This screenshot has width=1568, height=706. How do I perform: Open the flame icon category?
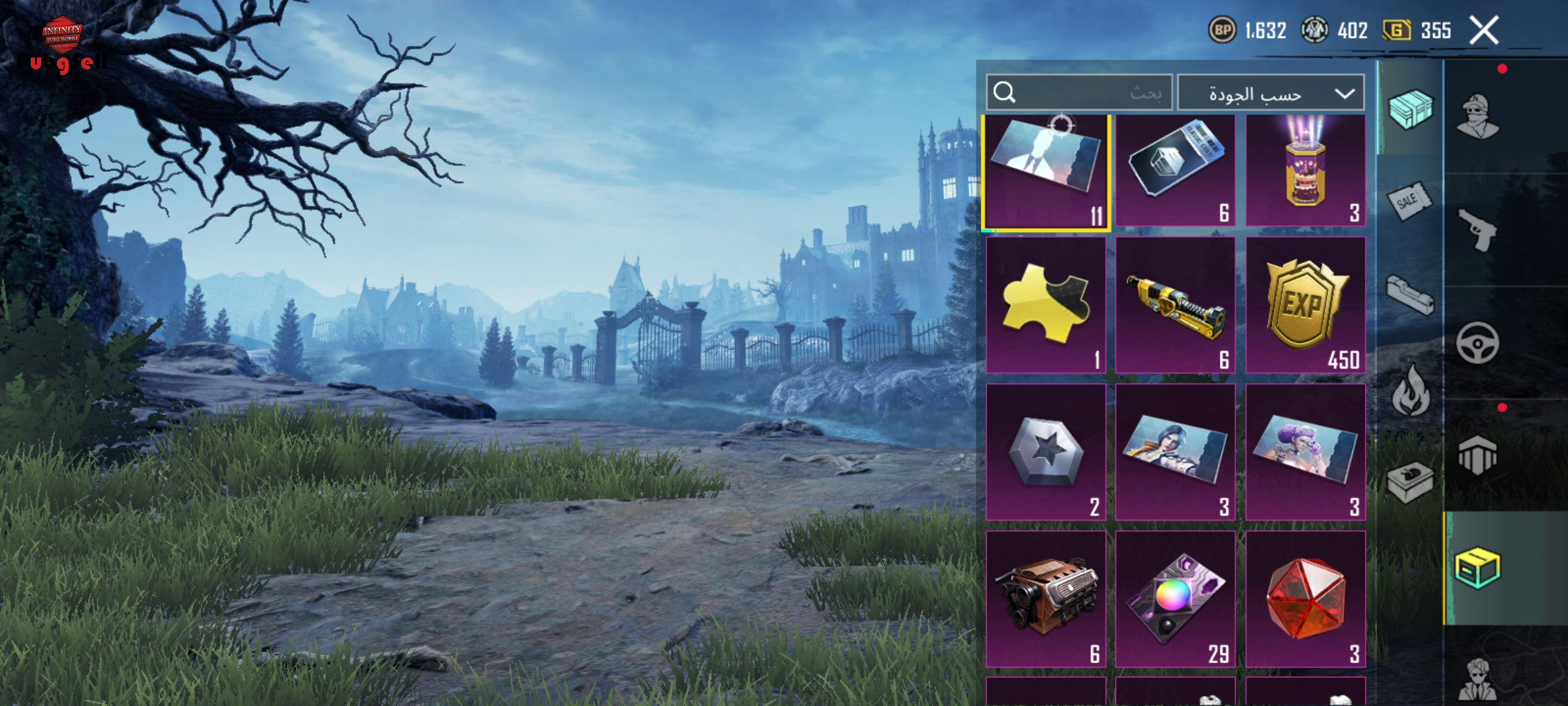1410,391
